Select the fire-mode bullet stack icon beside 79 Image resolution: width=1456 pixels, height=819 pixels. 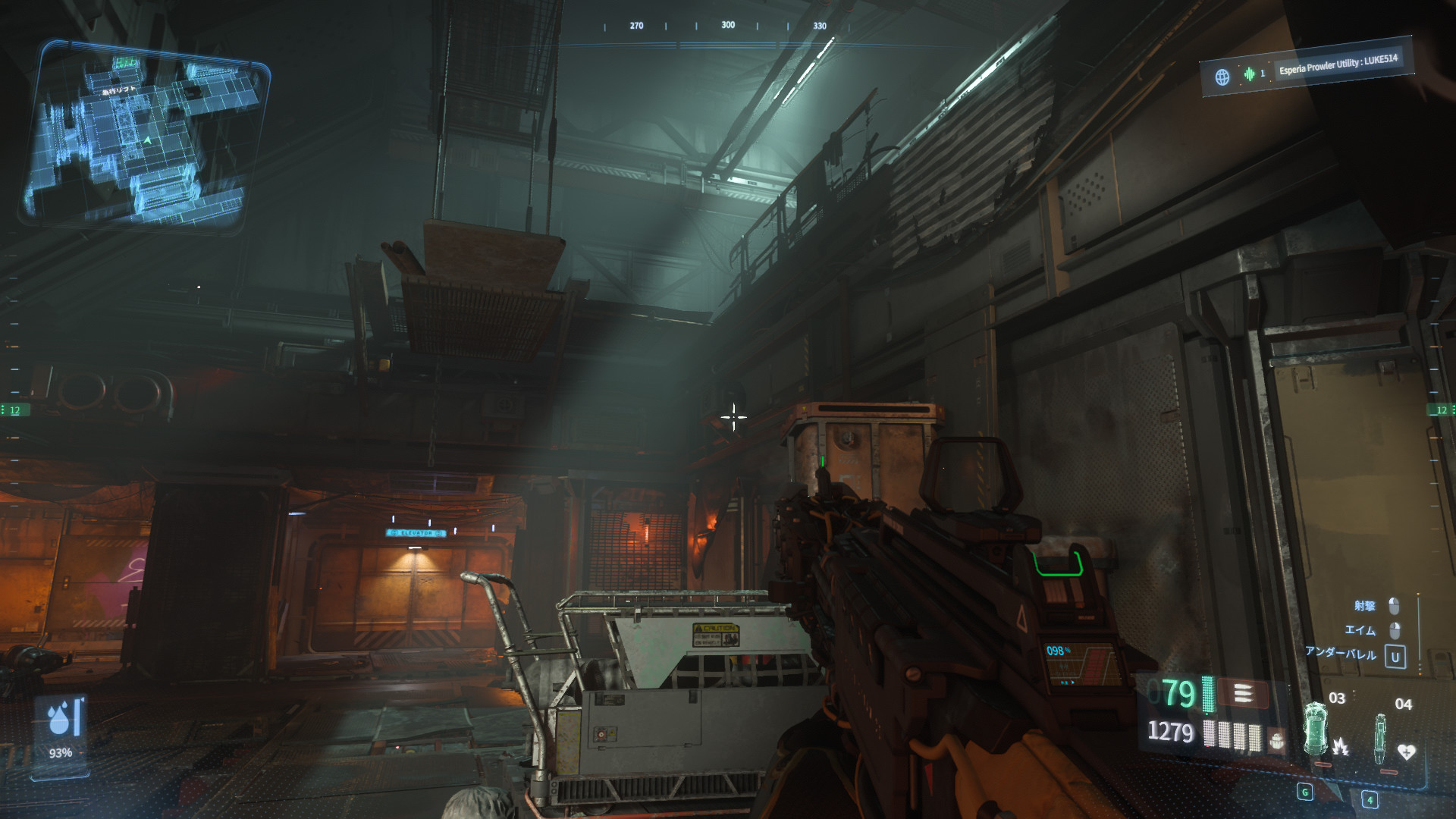click(x=1244, y=692)
